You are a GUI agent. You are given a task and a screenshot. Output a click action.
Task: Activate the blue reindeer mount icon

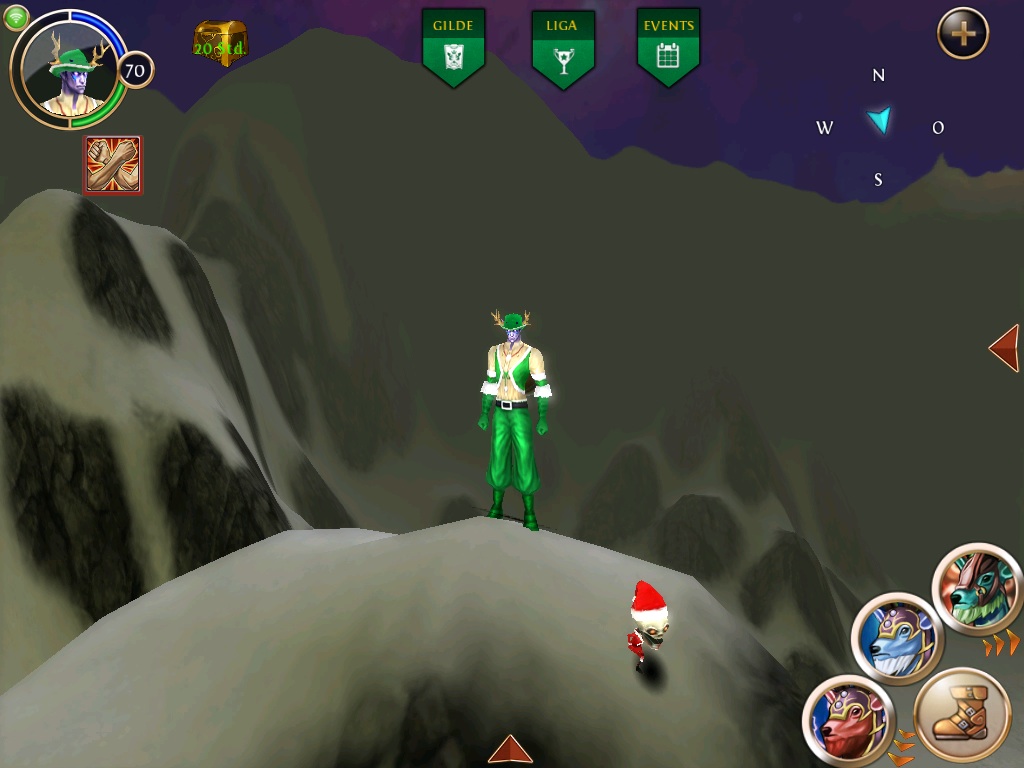point(897,639)
